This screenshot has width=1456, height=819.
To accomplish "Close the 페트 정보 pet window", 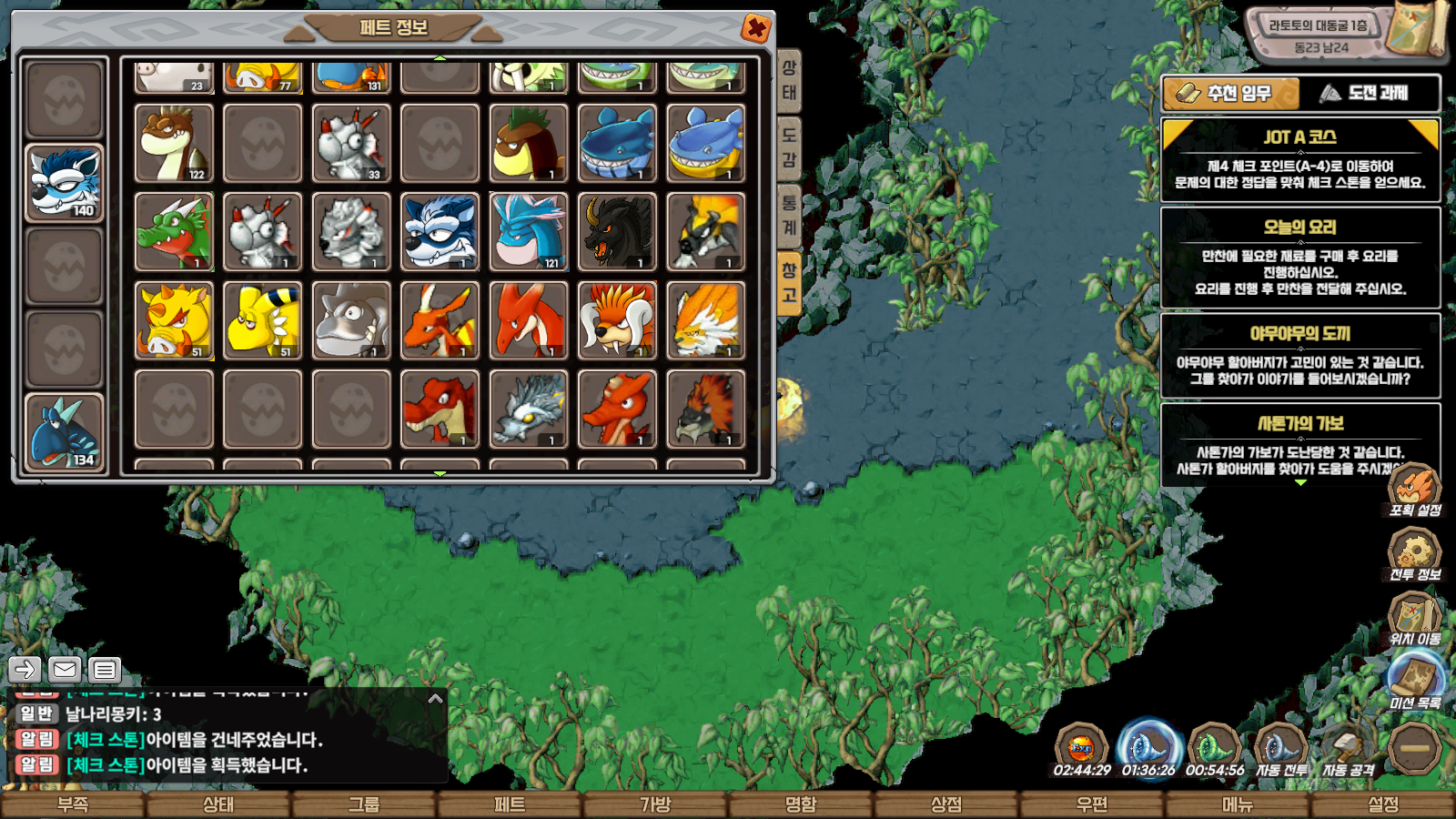I will coord(755,28).
